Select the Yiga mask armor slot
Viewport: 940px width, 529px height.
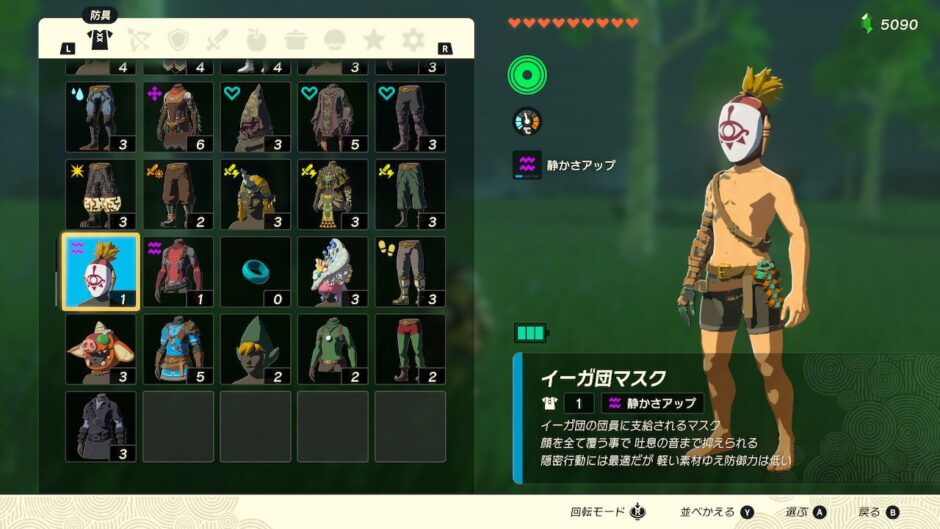coord(101,272)
